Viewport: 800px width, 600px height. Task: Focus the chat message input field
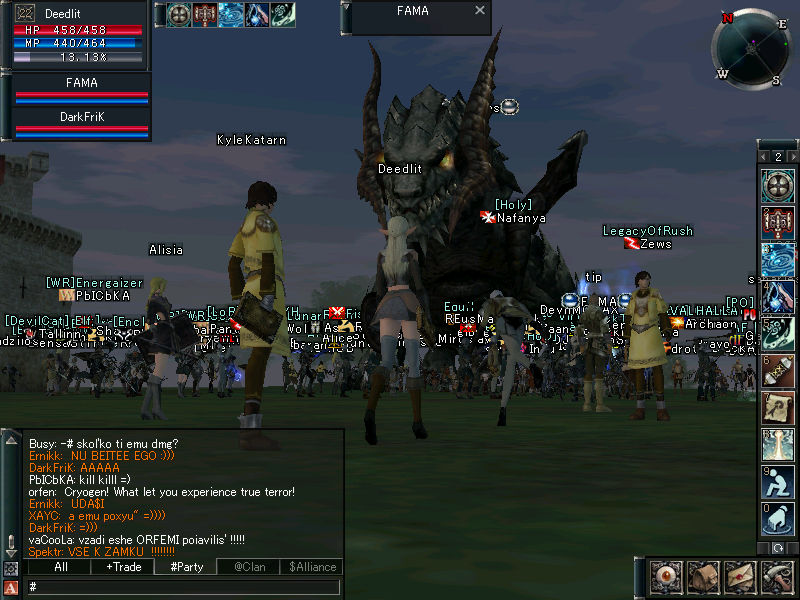pos(180,587)
